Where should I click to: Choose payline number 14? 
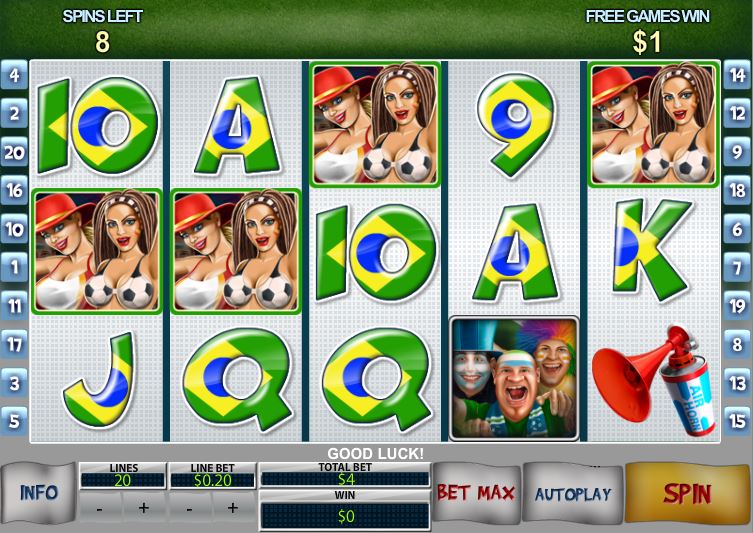(737, 75)
